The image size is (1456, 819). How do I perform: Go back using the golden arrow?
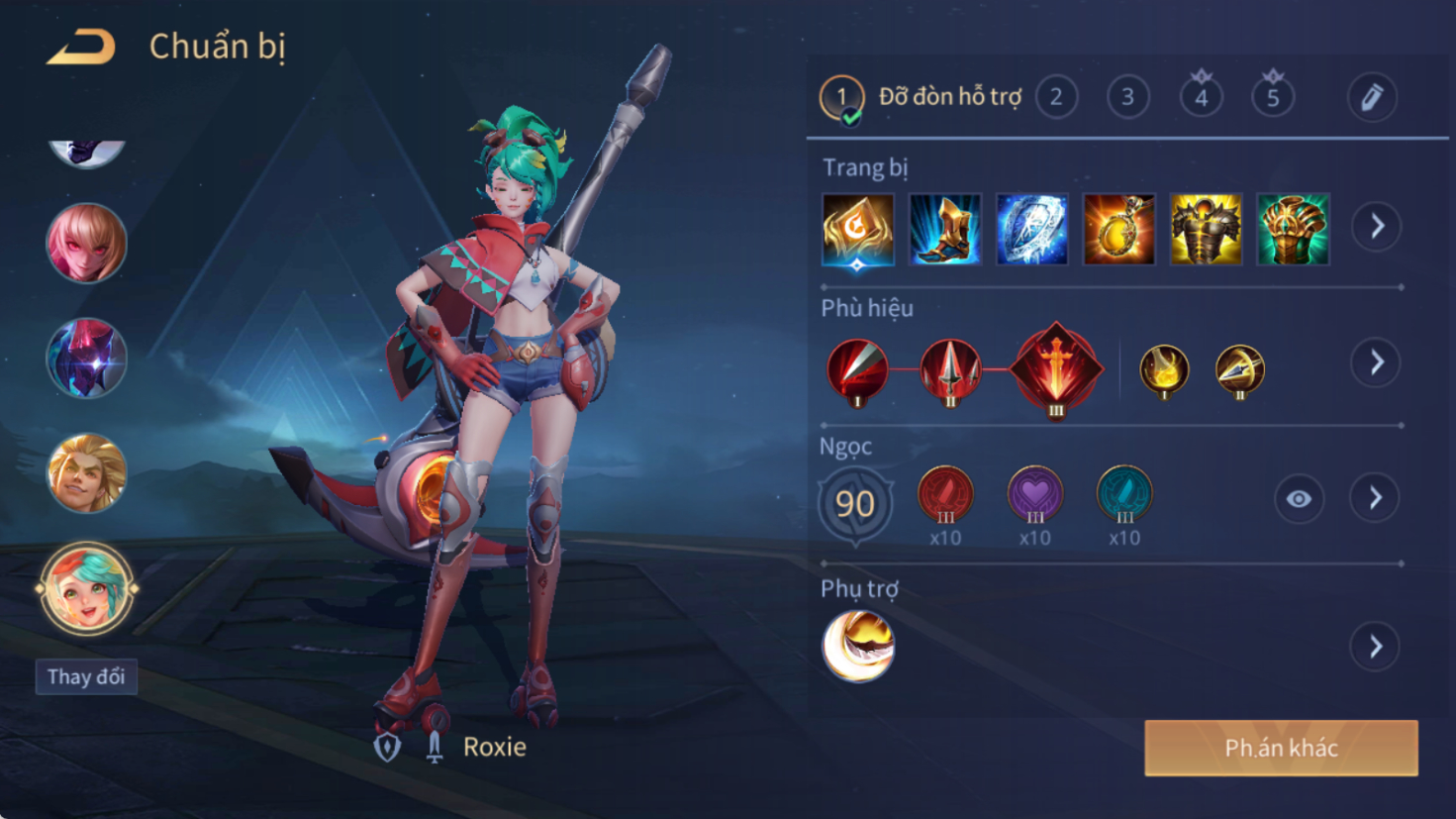click(81, 47)
